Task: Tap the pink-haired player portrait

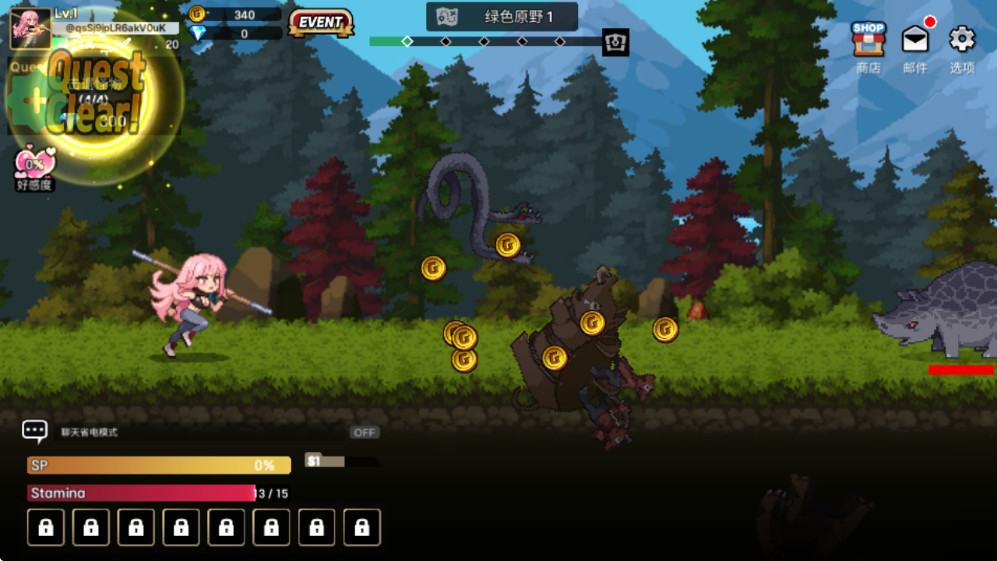Action: pos(30,27)
